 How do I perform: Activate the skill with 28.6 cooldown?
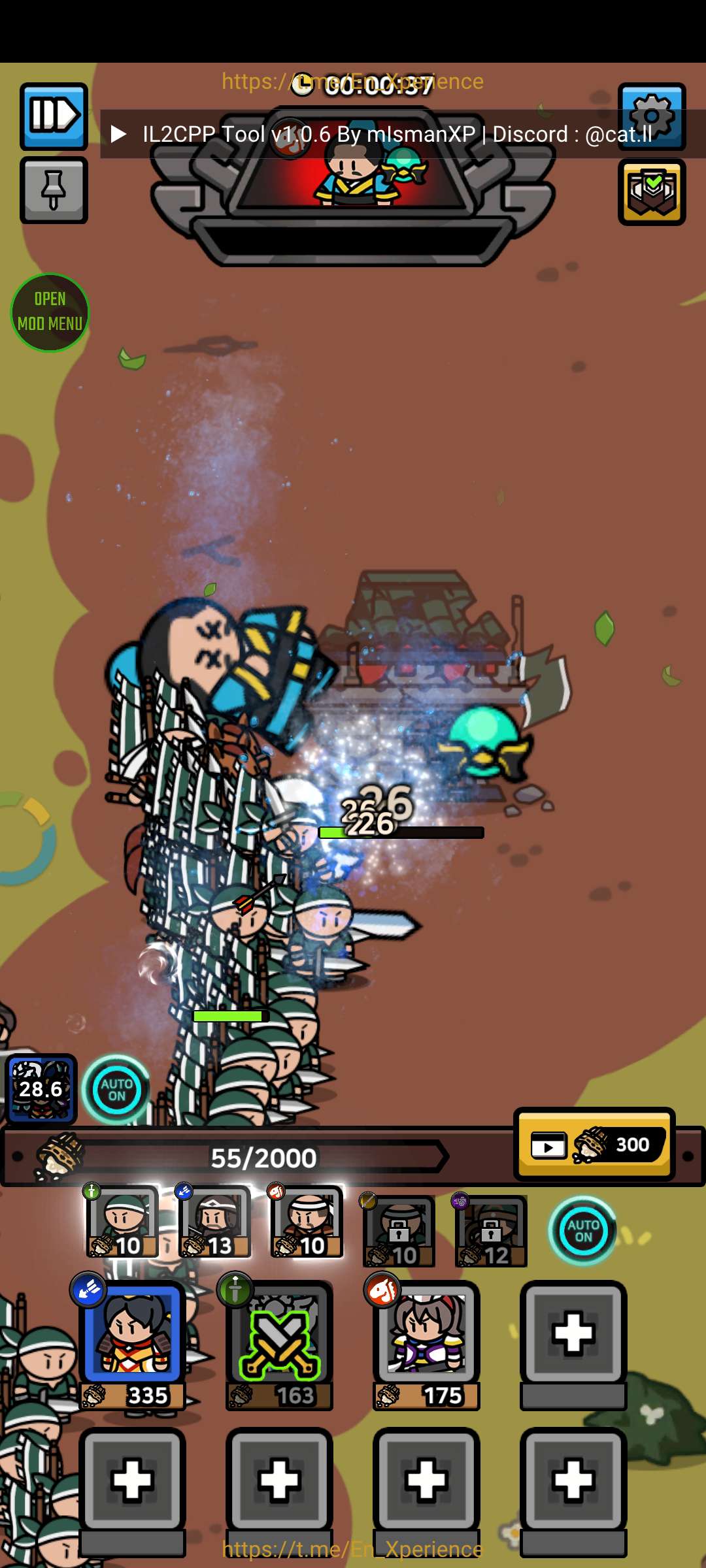[41, 1088]
